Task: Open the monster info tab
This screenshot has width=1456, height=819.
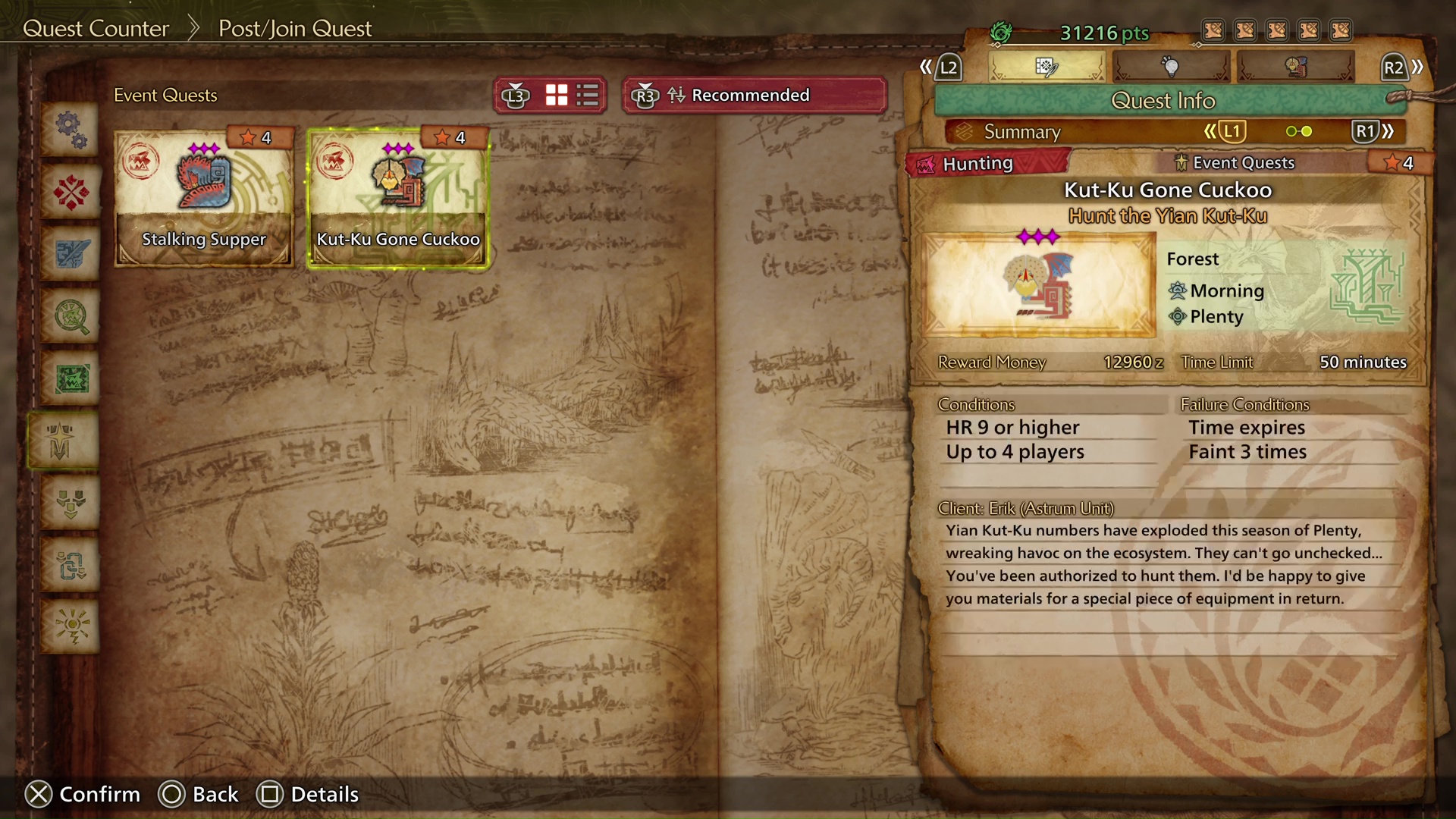Action: tap(1296, 67)
